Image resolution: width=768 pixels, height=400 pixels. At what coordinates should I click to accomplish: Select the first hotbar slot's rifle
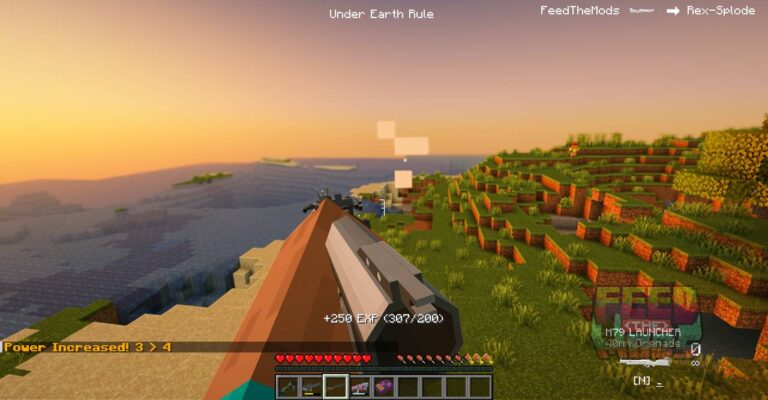click(288, 387)
